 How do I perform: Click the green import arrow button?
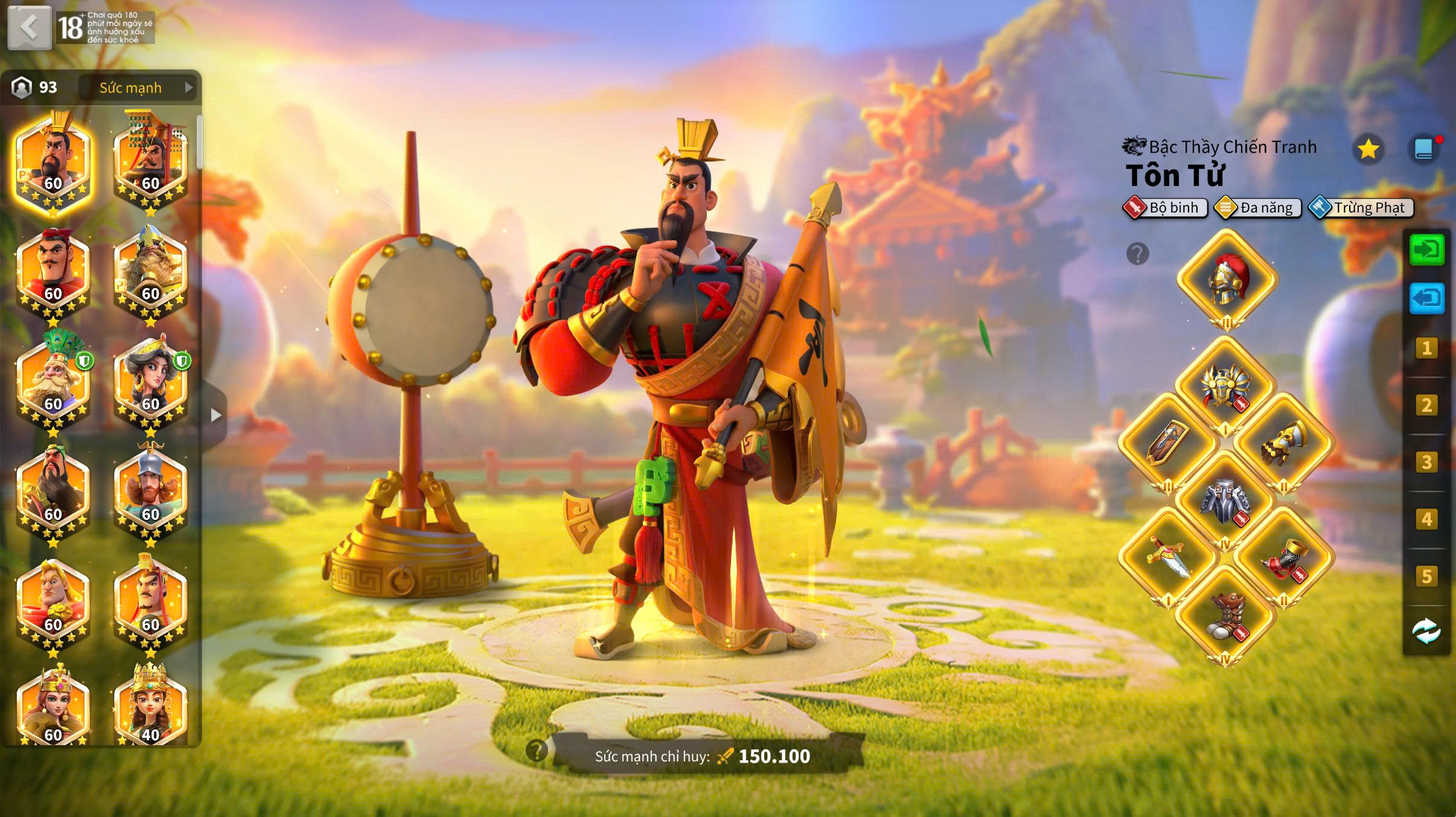(1426, 249)
